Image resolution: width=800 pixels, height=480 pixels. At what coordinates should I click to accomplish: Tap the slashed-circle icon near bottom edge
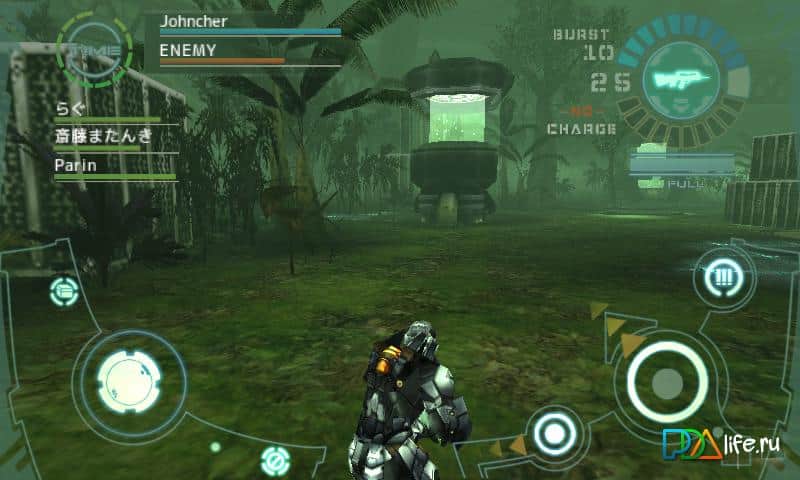tap(274, 461)
